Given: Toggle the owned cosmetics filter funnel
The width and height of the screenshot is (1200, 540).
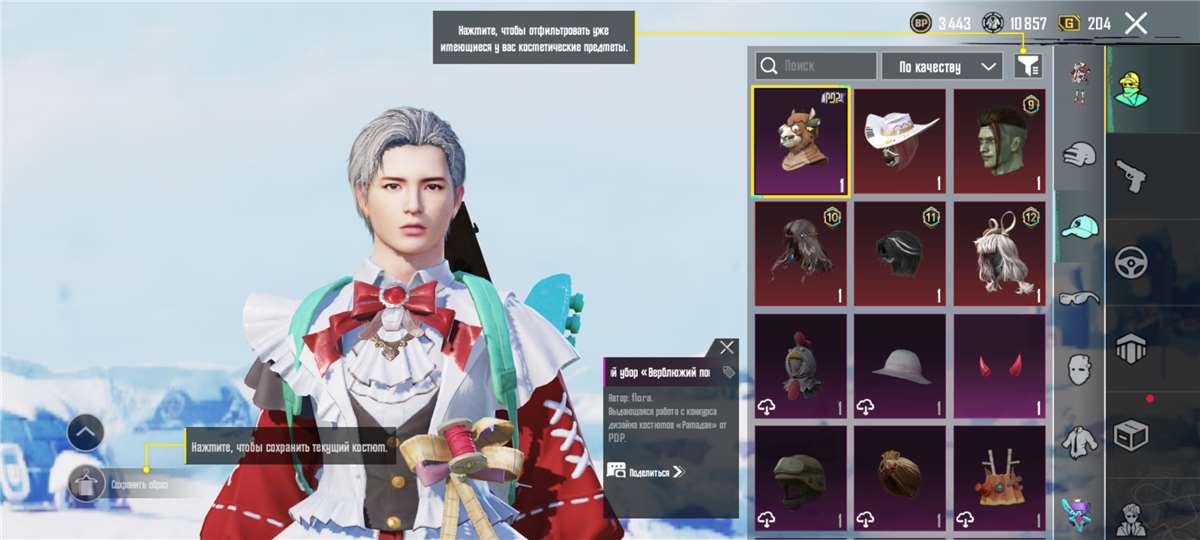Looking at the screenshot, I should tap(1027, 66).
